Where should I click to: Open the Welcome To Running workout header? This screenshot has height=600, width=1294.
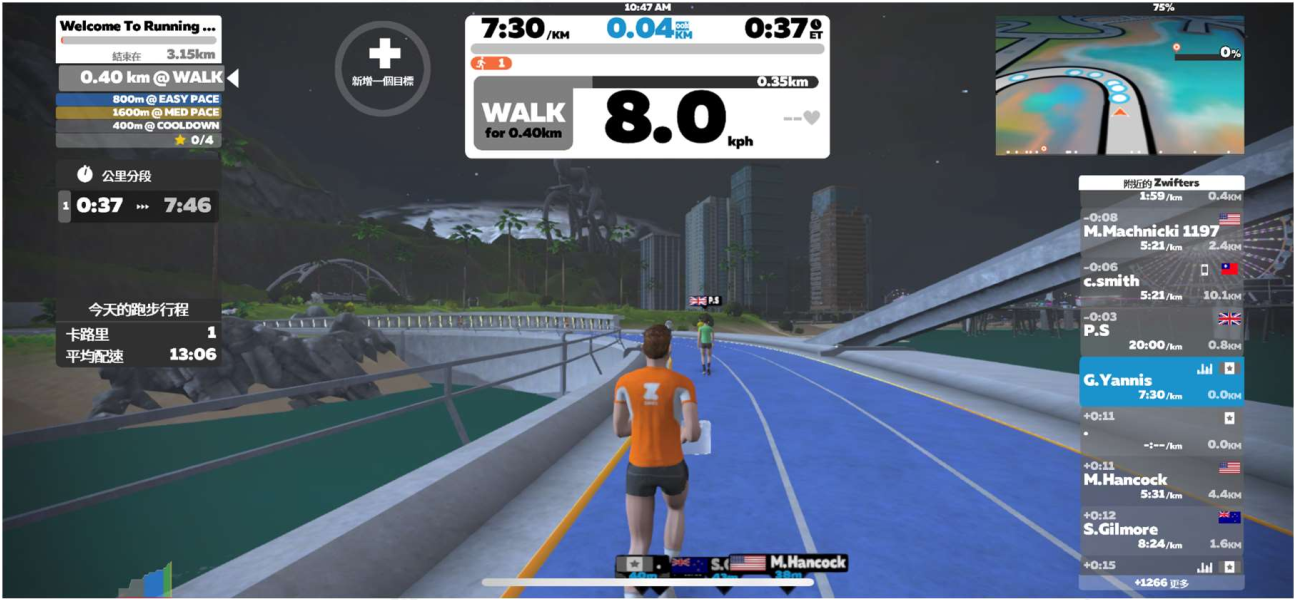[x=138, y=27]
